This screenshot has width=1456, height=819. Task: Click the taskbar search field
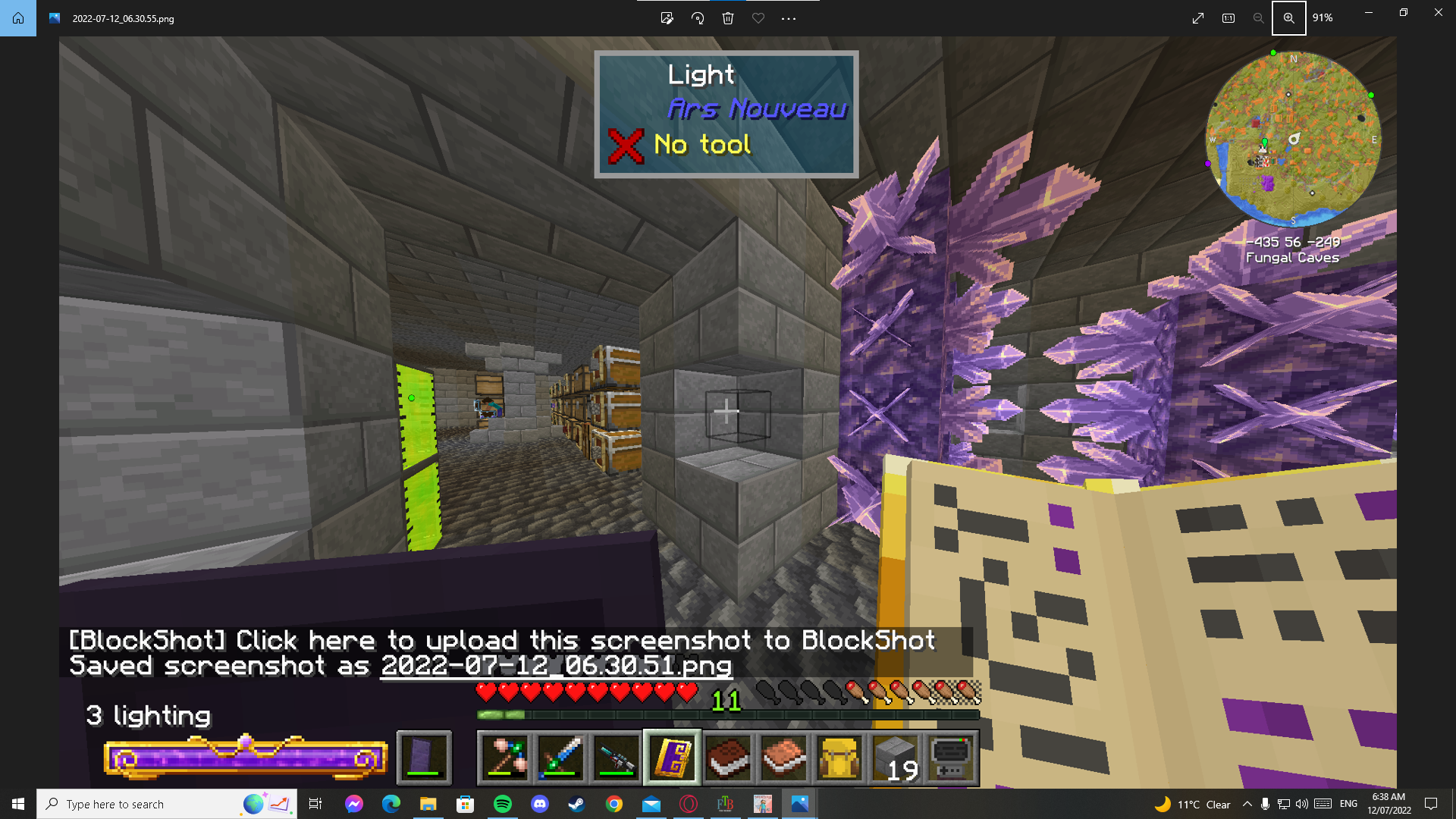click(x=152, y=804)
